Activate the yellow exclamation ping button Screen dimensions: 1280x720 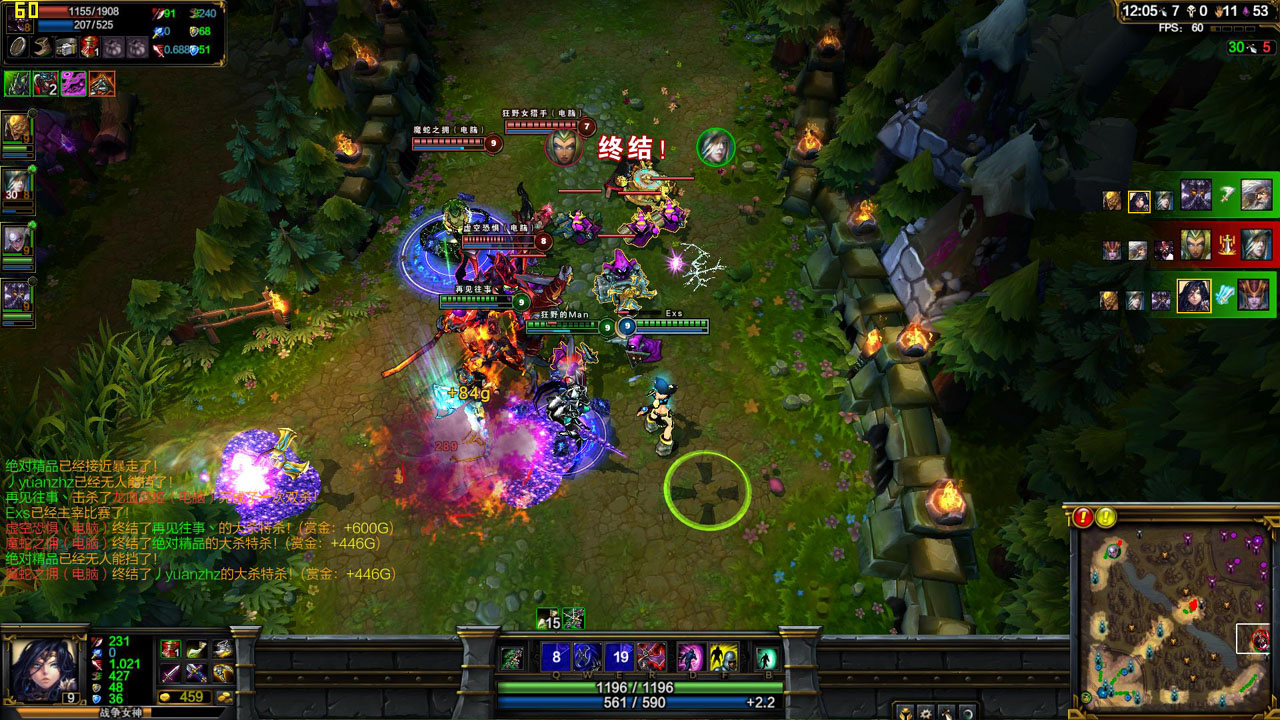coord(1106,517)
